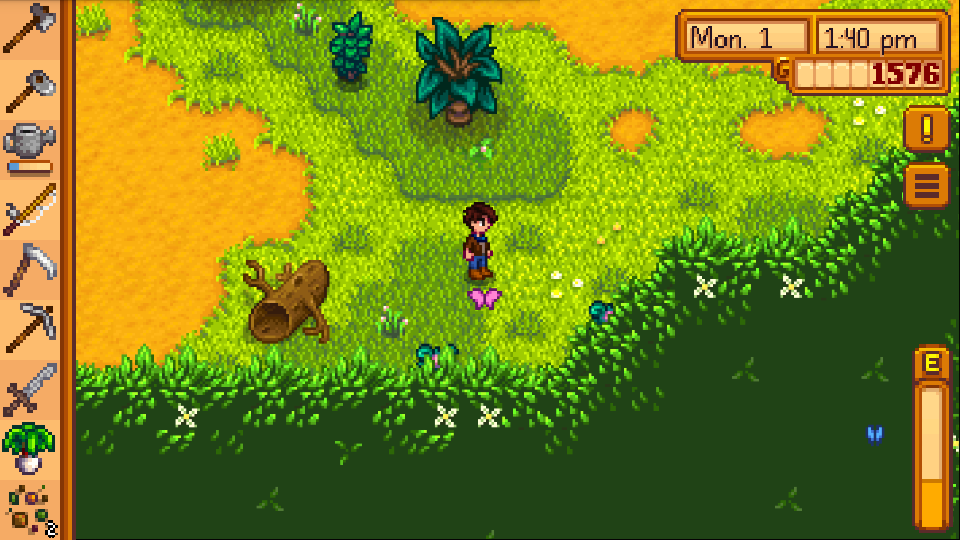This screenshot has width=960, height=540.
Task: Pick the pickaxe from the toolbar
Action: tap(28, 327)
